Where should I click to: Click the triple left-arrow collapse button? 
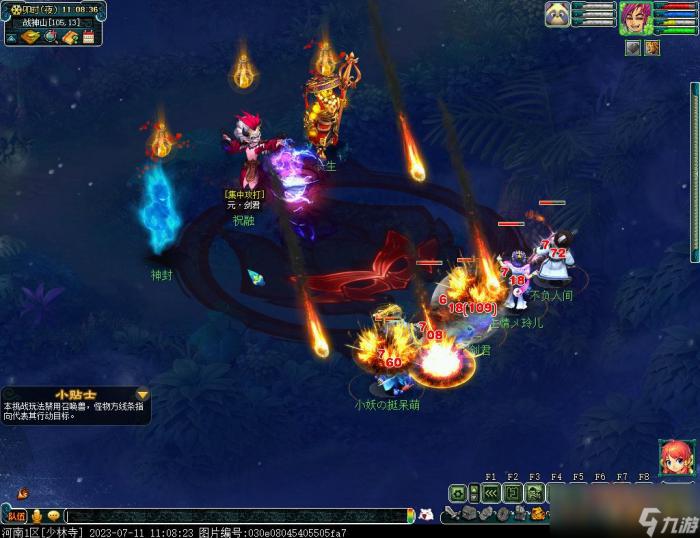(490, 493)
